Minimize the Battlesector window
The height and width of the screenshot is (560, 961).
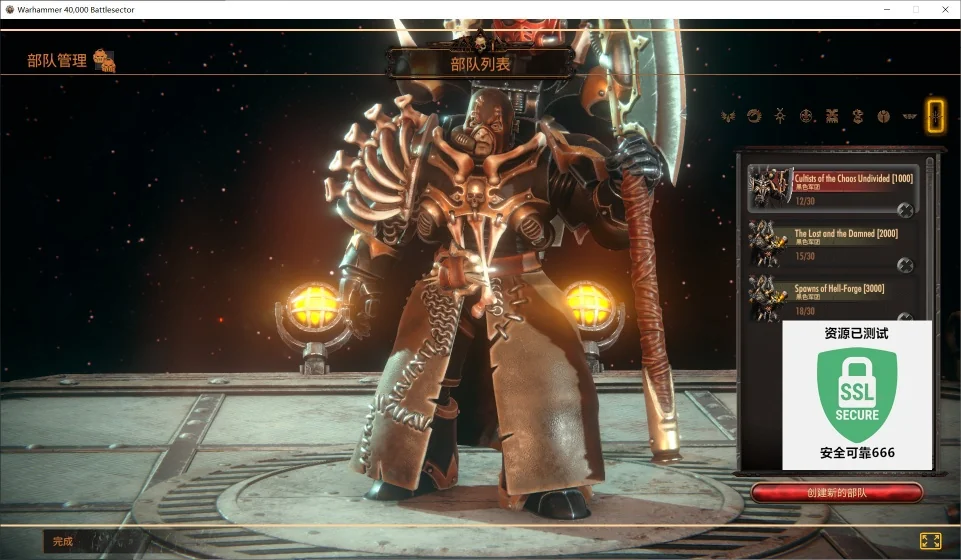(x=886, y=9)
